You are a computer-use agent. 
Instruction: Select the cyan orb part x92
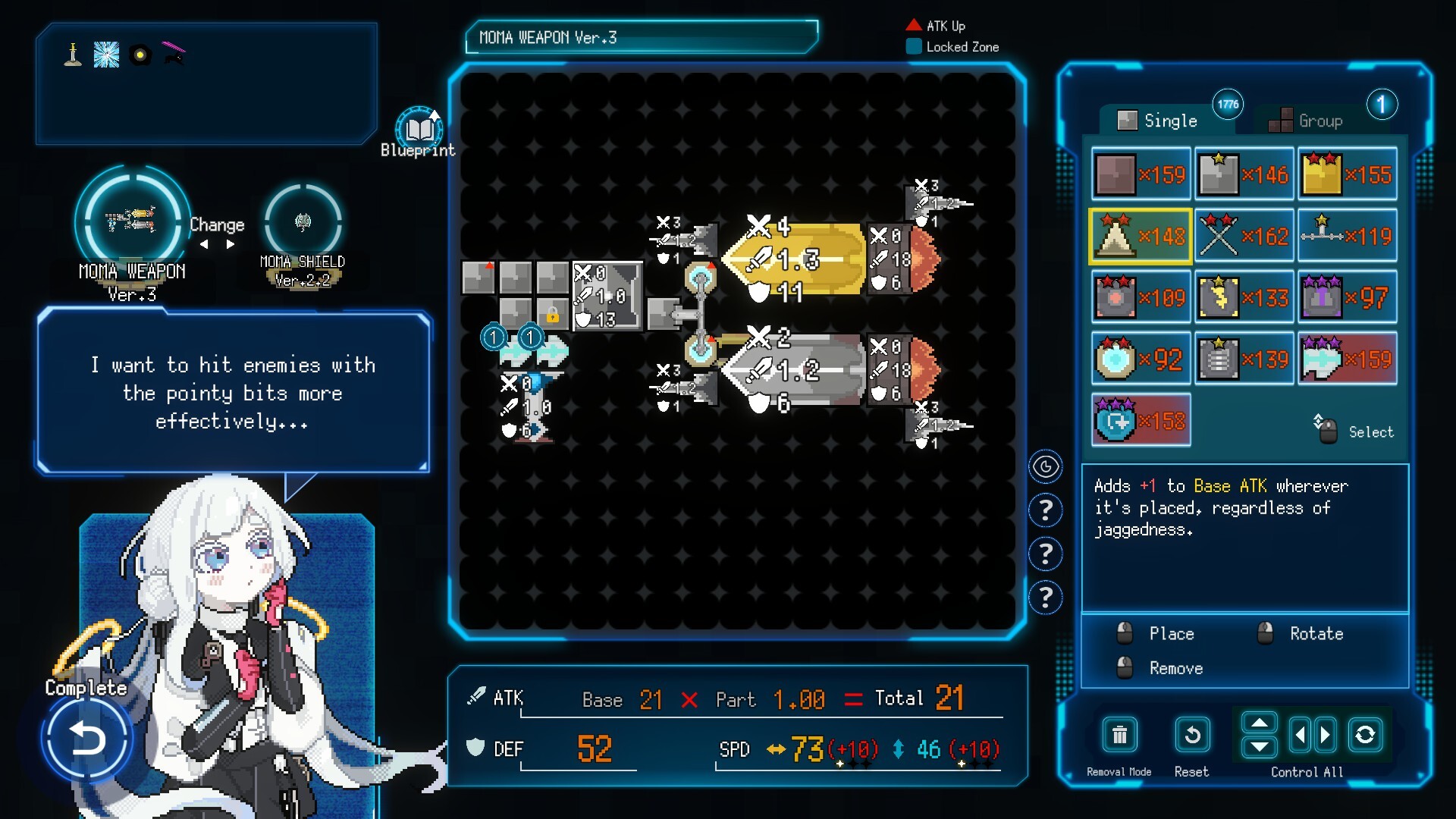(x=1140, y=359)
